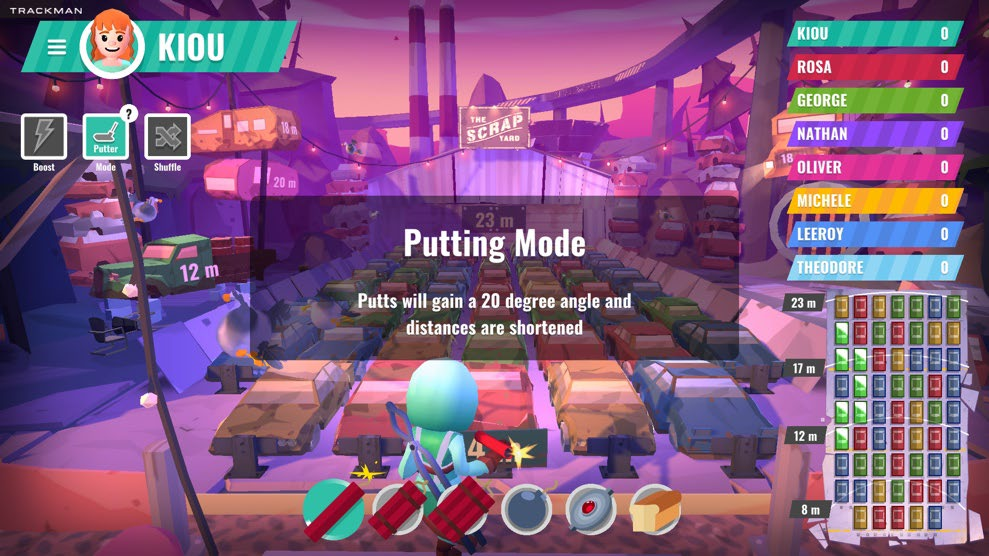Screen dimensions: 989x556
Task: Click Michele's scoreboard row
Action: 874,201
